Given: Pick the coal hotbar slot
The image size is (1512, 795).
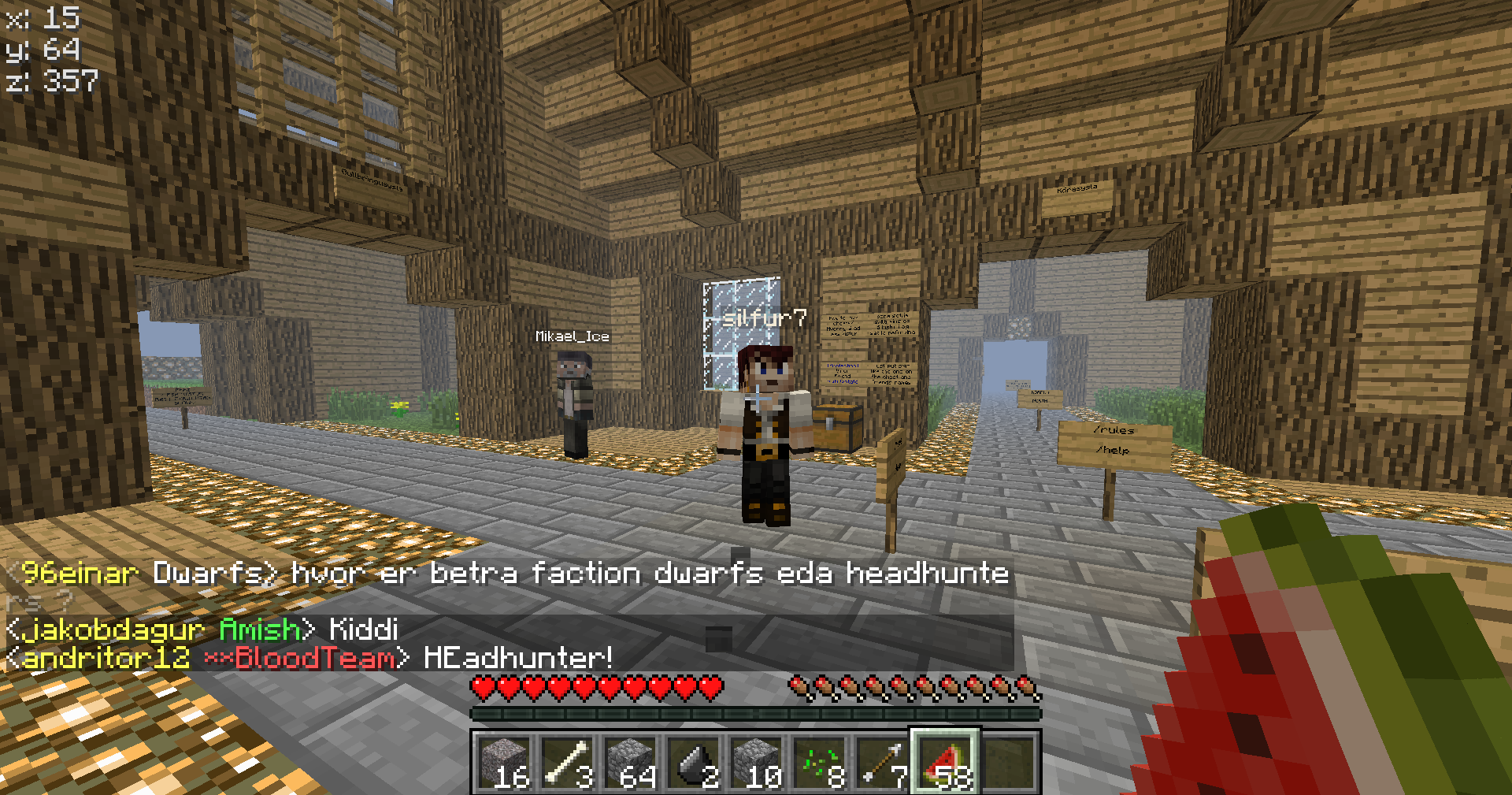Looking at the screenshot, I should click(694, 762).
